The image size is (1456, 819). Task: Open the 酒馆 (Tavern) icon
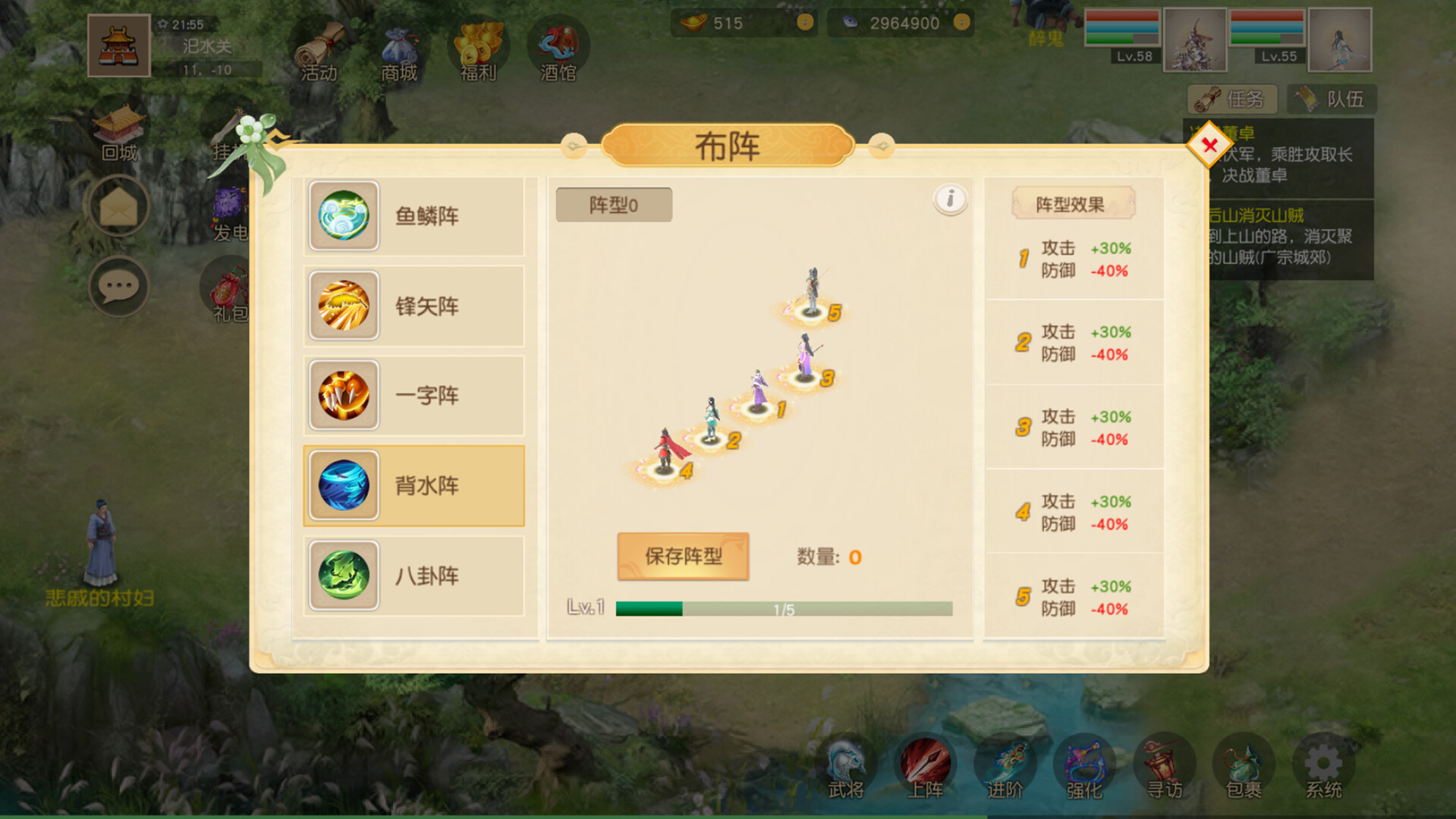tap(558, 45)
